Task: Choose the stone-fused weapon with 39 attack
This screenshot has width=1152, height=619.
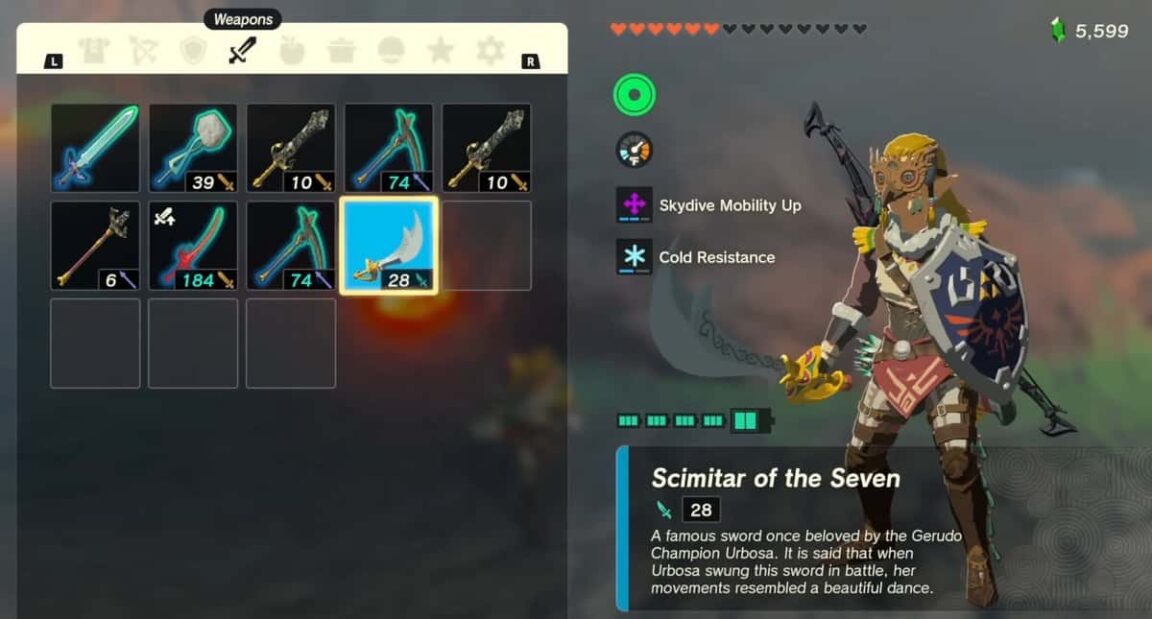Action: coord(193,148)
